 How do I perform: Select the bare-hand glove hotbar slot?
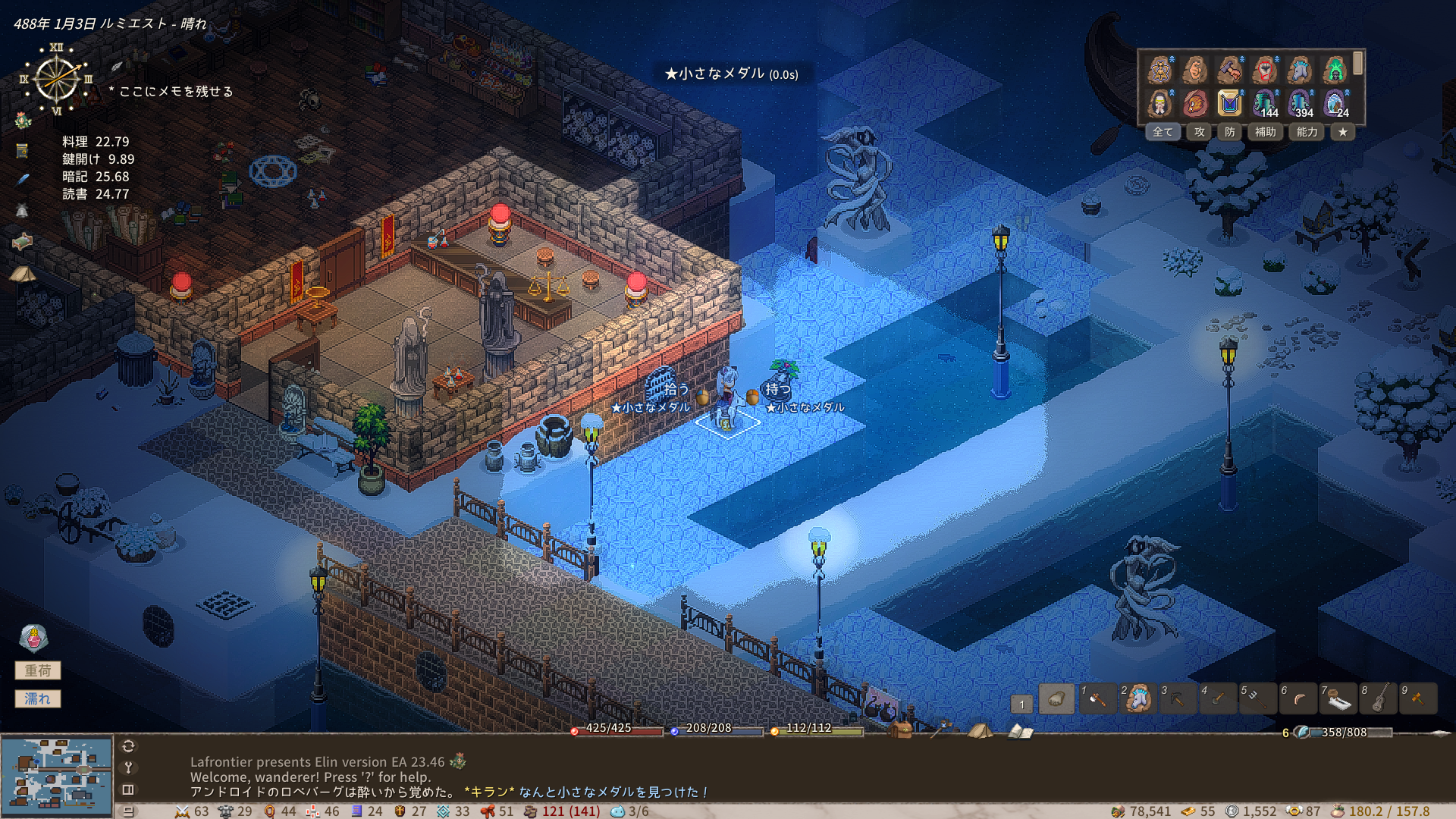[x=1056, y=698]
